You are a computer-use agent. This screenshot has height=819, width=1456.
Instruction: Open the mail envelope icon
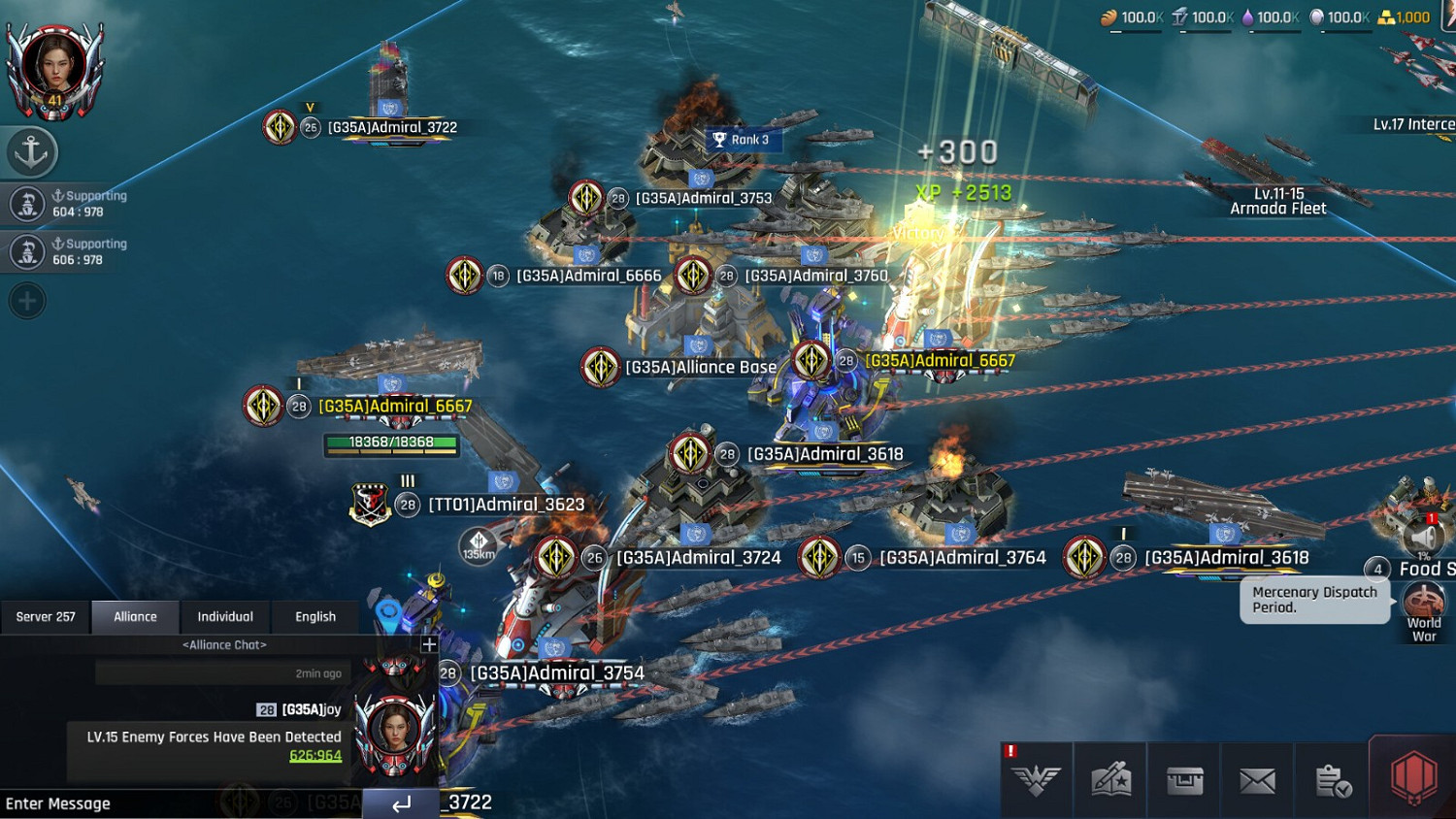click(x=1258, y=779)
